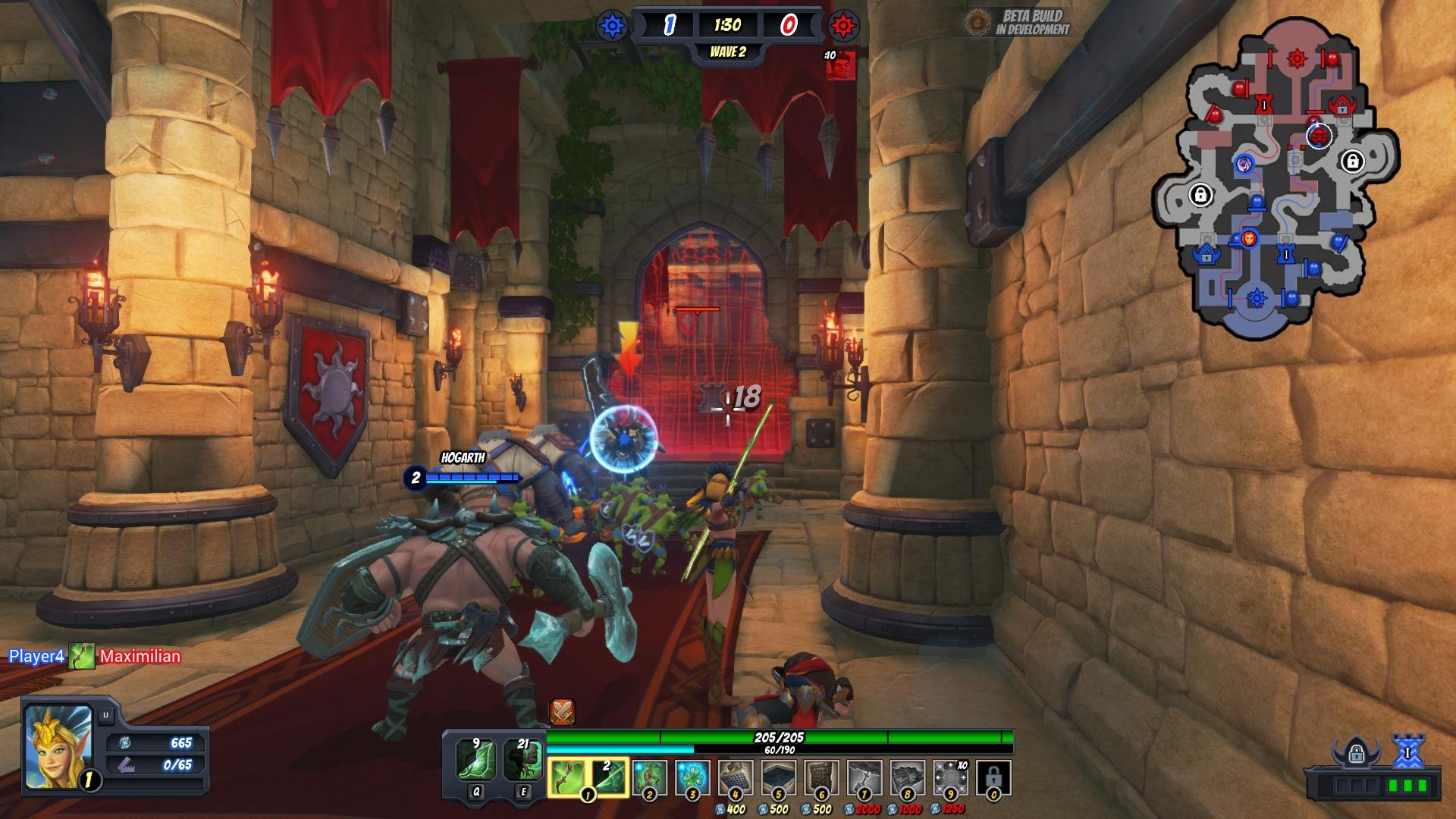Click the blue team sun emblem by the score

click(x=612, y=26)
